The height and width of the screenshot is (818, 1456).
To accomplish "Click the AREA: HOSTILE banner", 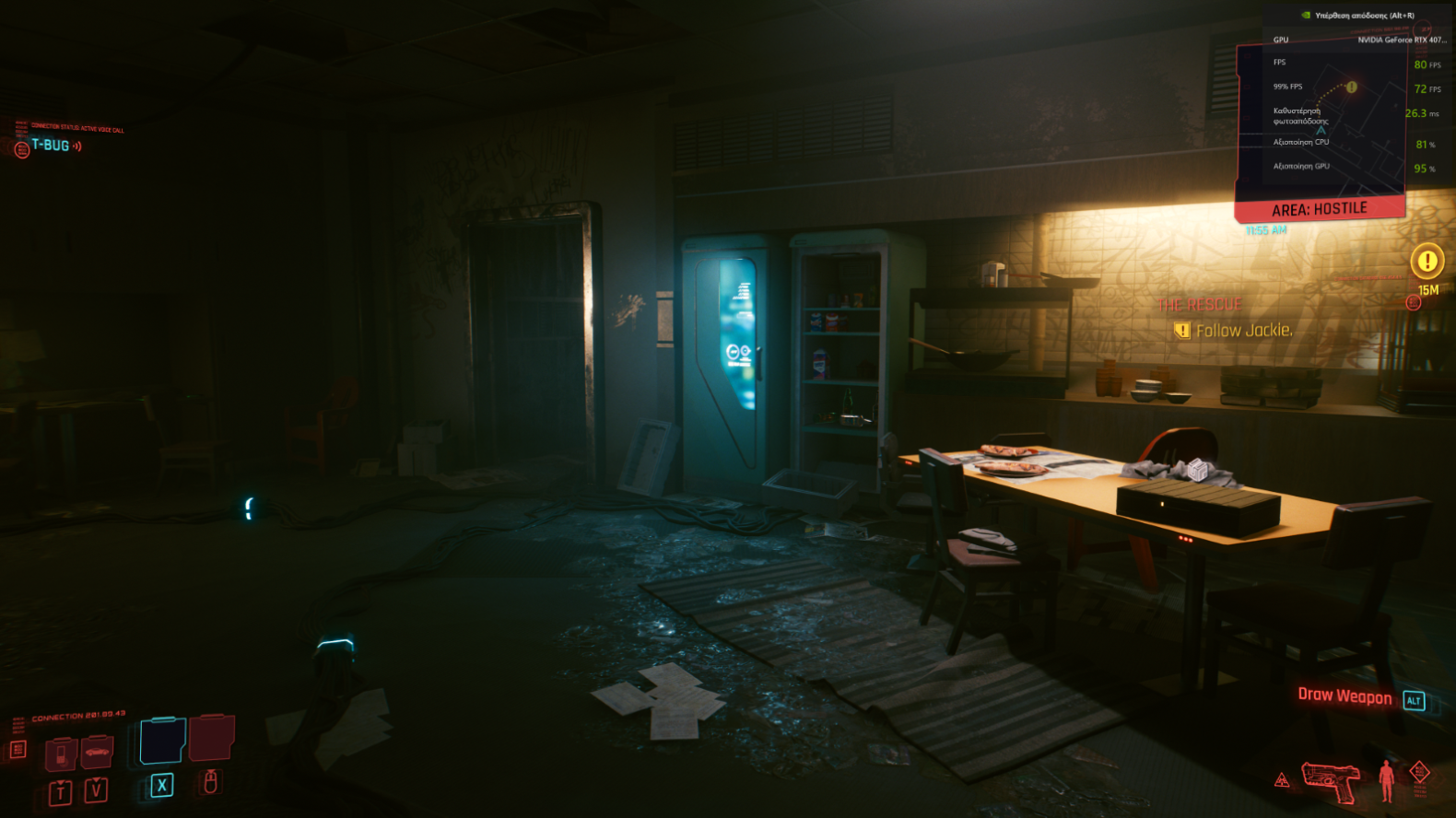I will [1320, 209].
